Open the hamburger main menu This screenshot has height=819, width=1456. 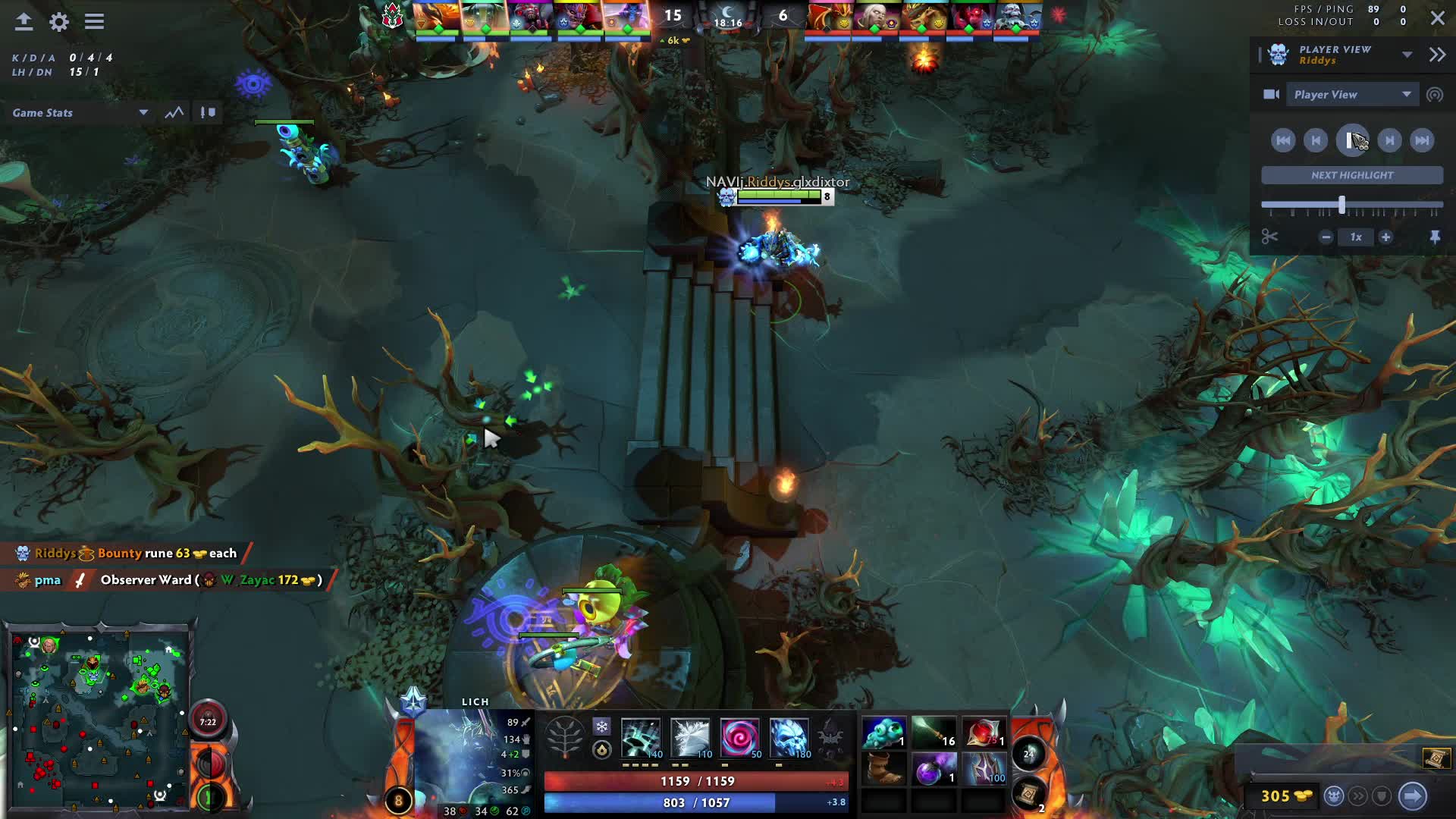tap(94, 21)
